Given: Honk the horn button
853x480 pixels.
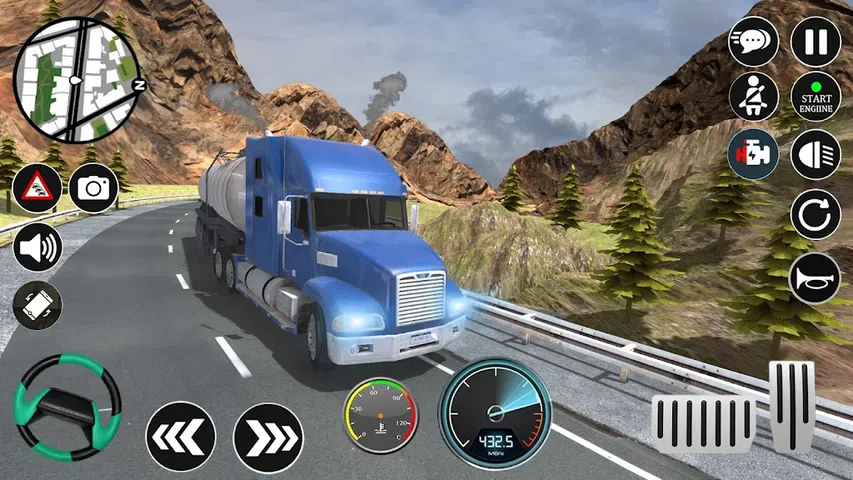Looking at the screenshot, I should coord(815,276).
